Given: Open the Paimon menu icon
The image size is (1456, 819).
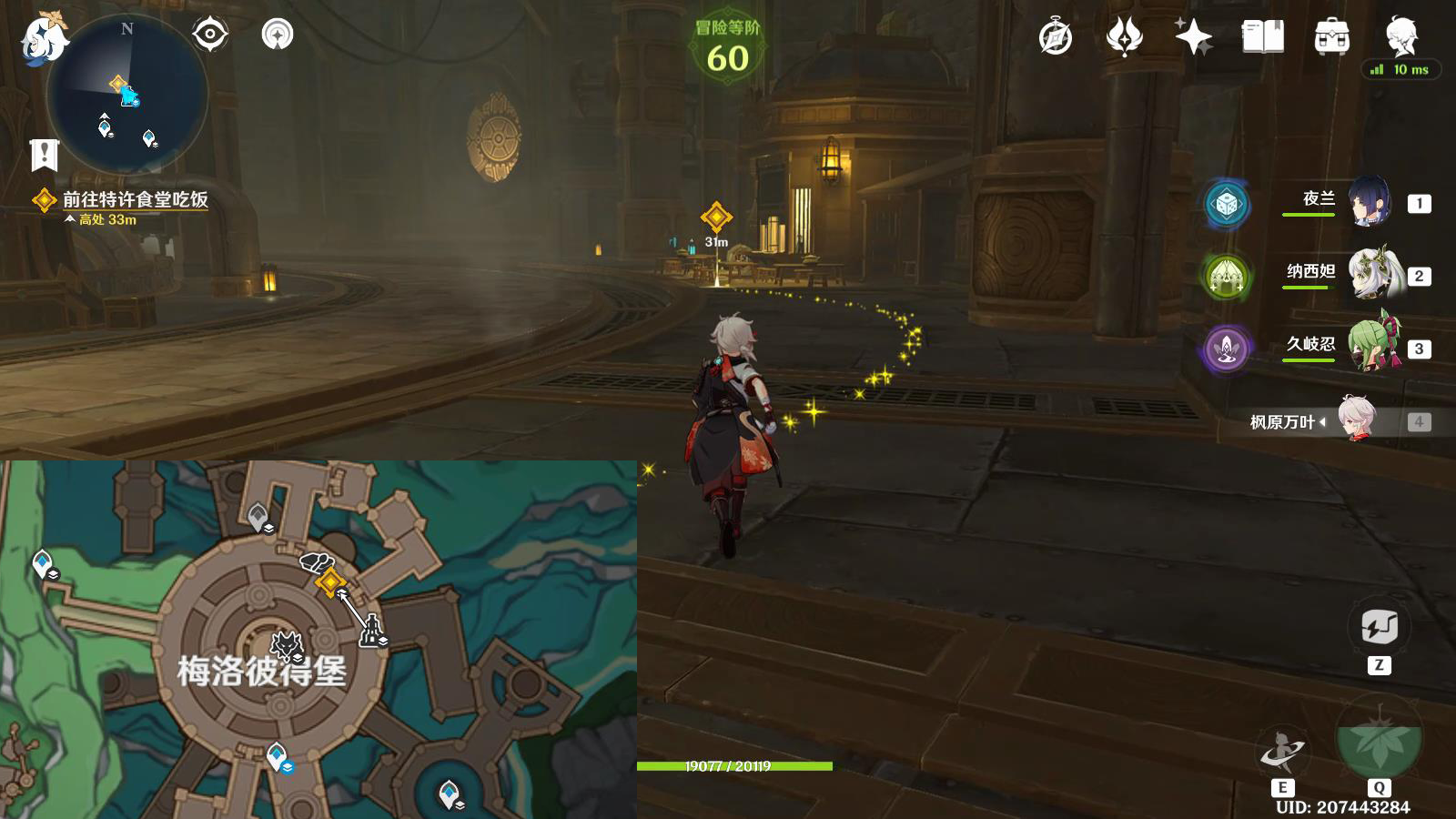Looking at the screenshot, I should coord(43,38).
